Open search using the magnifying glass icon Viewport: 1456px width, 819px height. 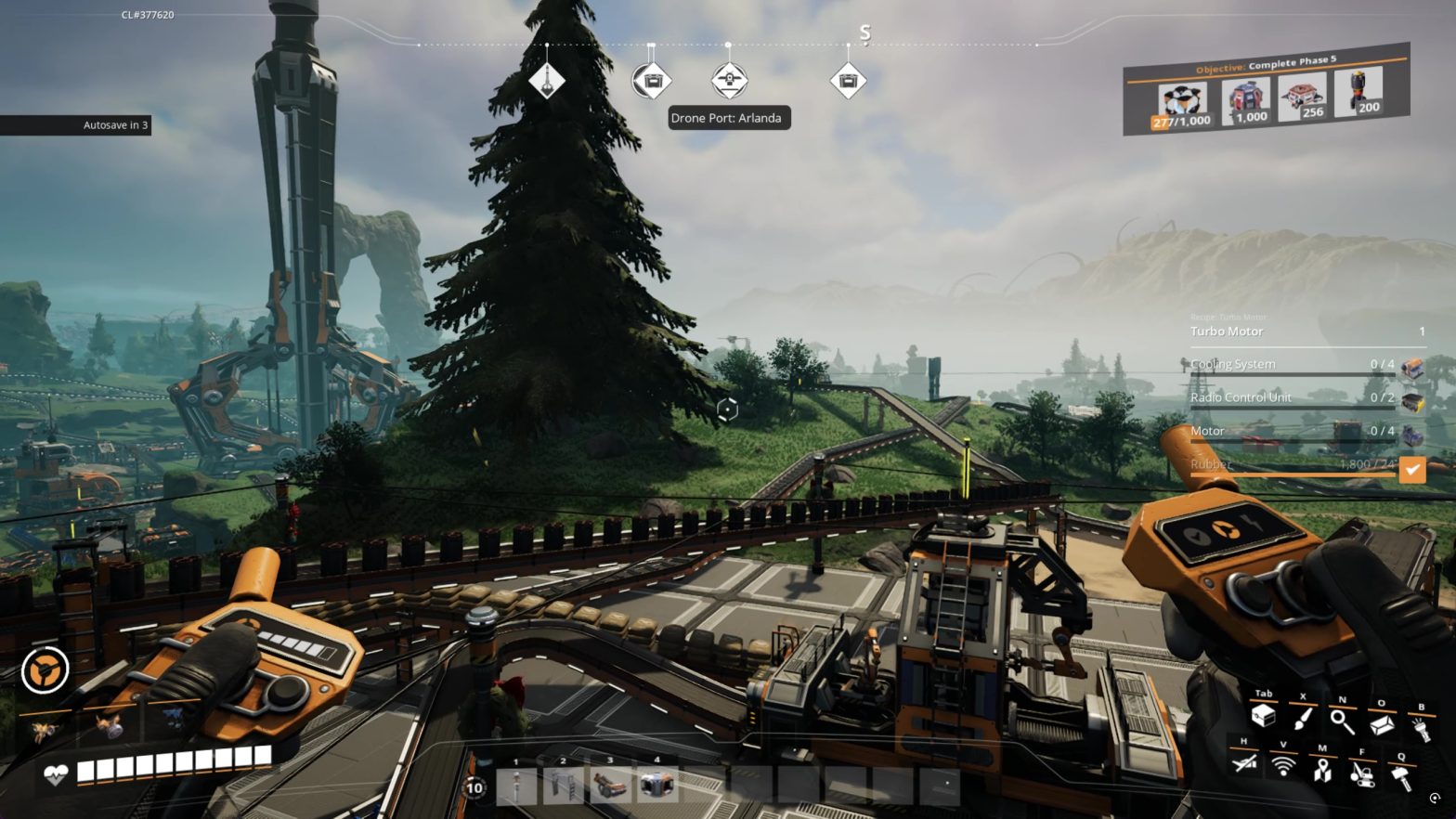pos(1343,722)
